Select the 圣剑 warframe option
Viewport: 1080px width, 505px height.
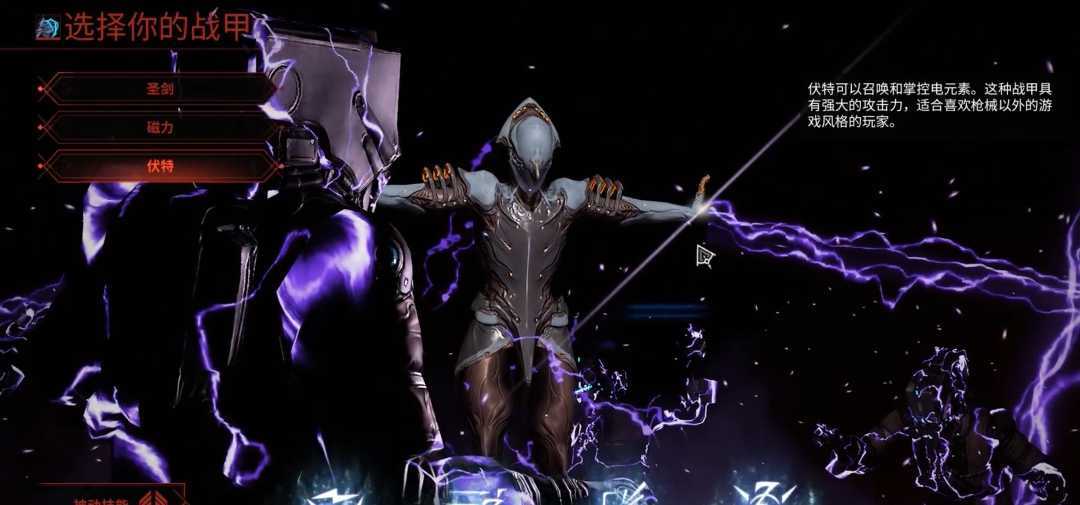pyautogui.click(x=160, y=88)
